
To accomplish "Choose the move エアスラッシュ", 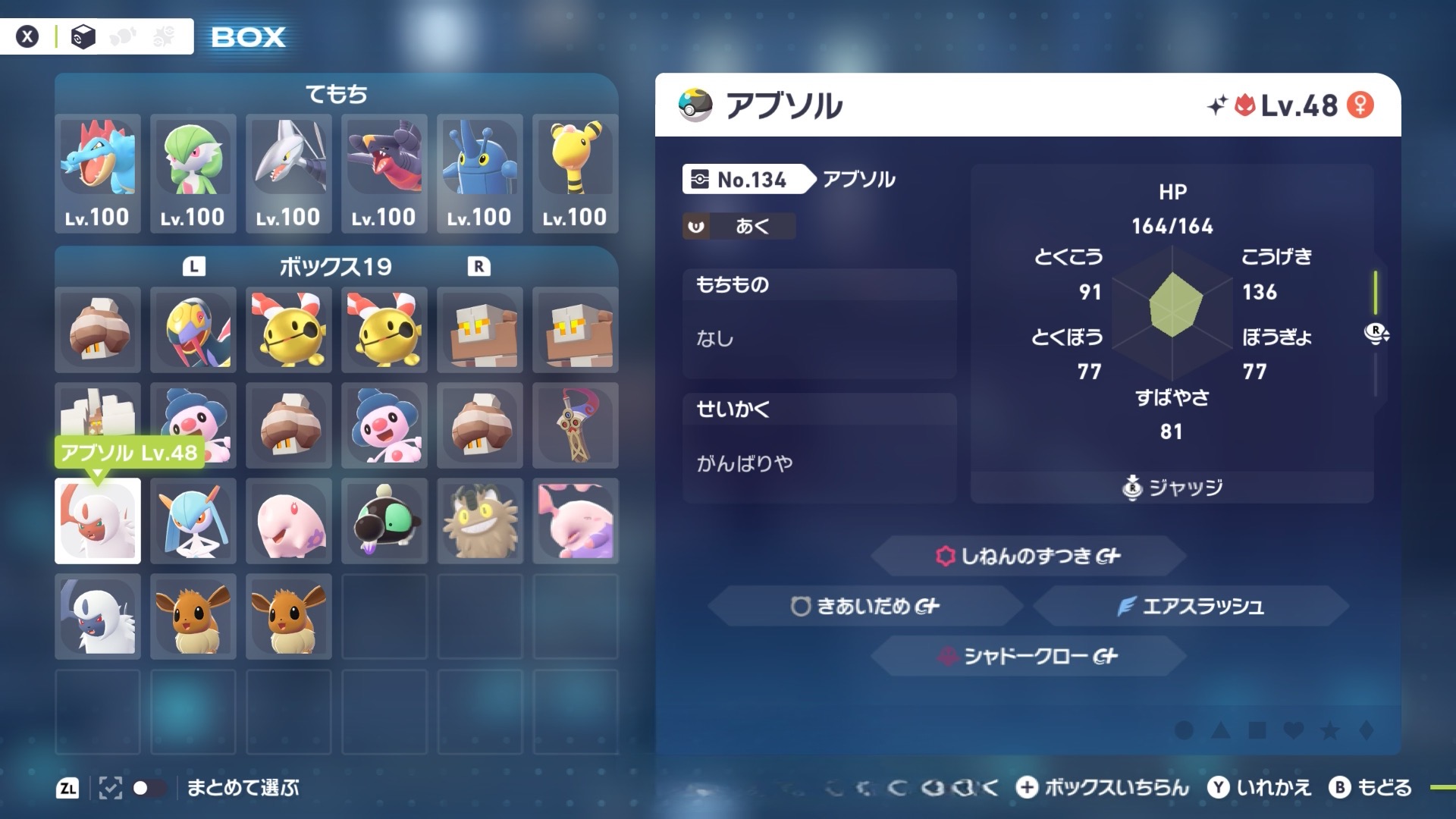I will (x=1191, y=606).
